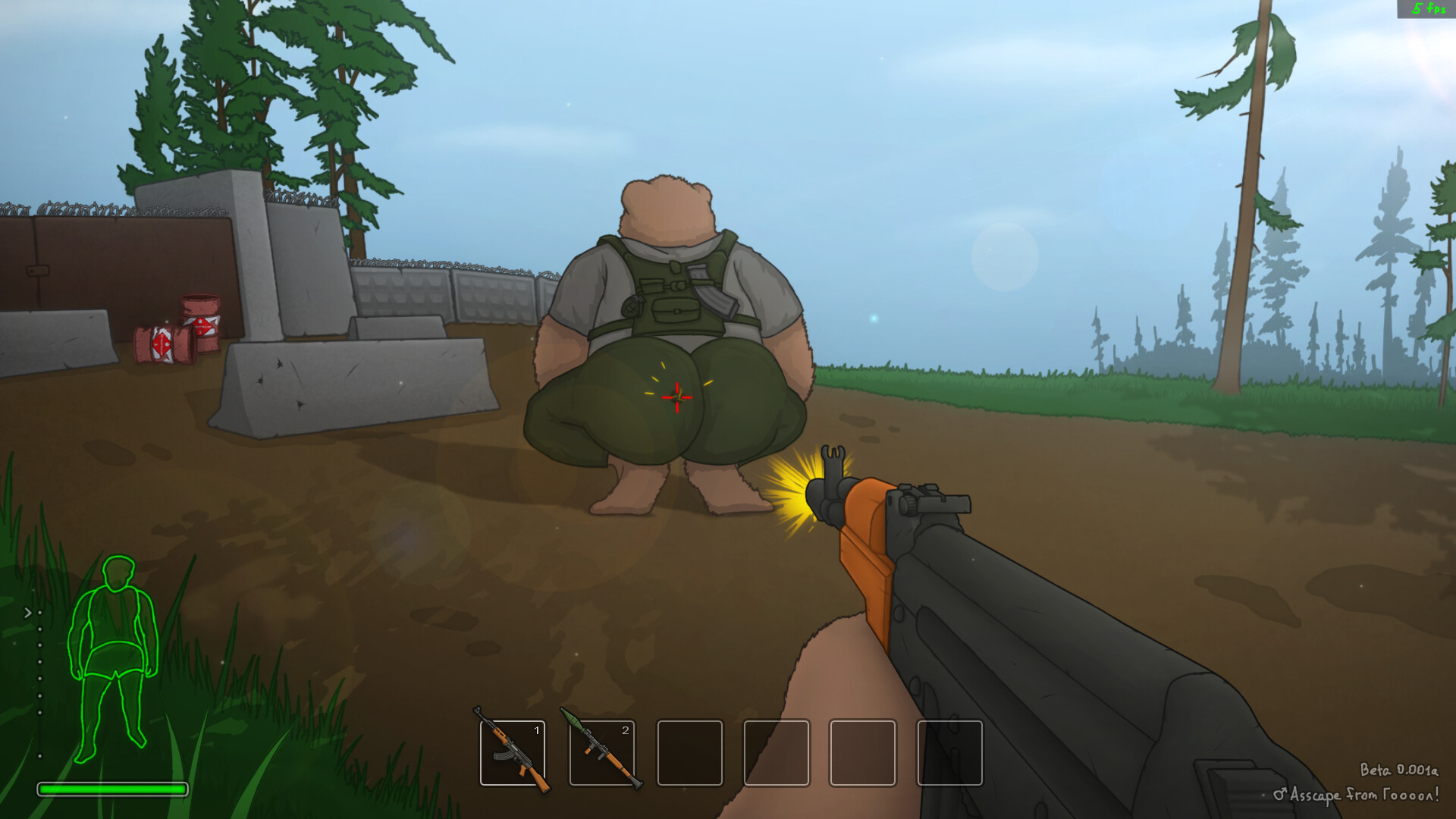The image size is (1456, 819).
Task: Click the number 1 label on the AK-47 slot
Action: coord(538,732)
